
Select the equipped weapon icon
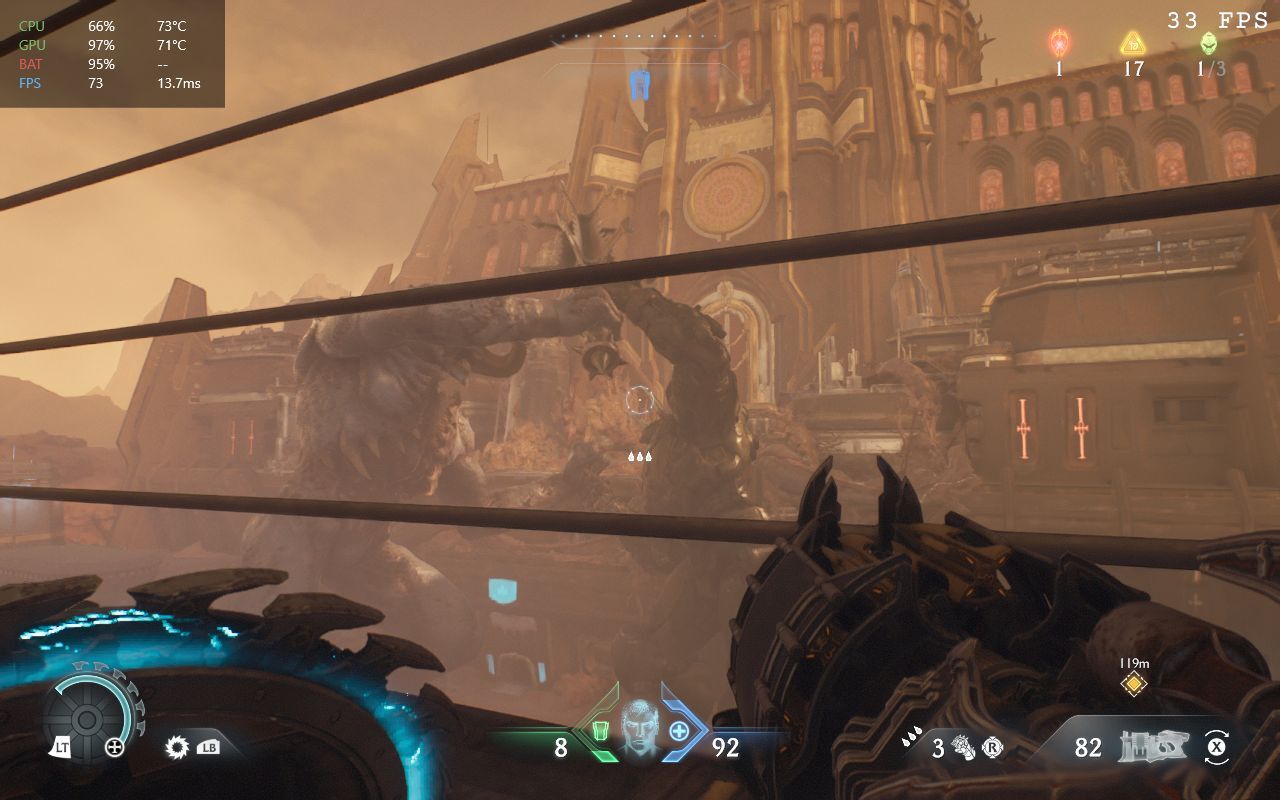(x=1150, y=746)
